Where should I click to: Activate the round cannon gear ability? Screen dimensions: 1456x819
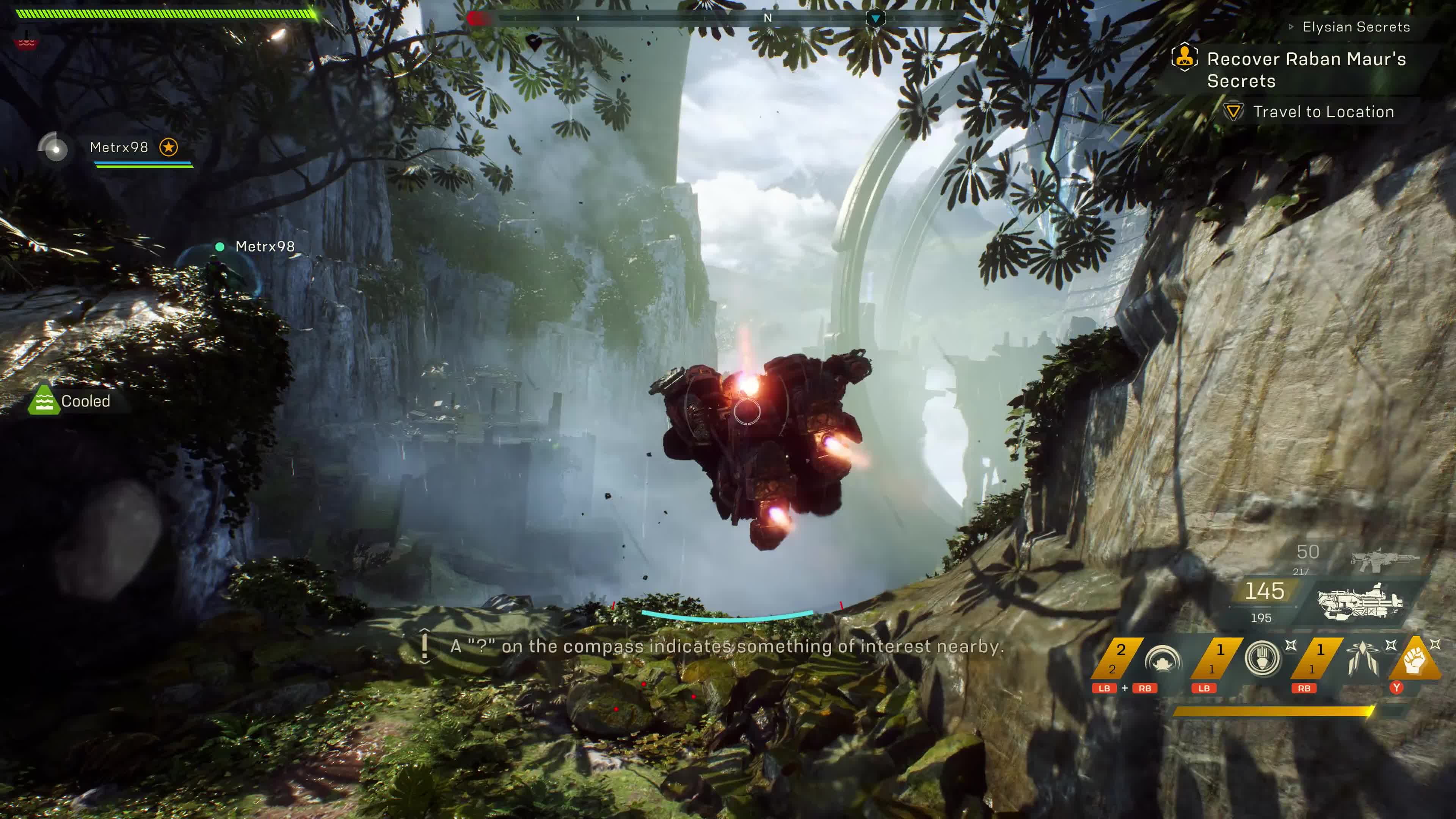click(1262, 659)
